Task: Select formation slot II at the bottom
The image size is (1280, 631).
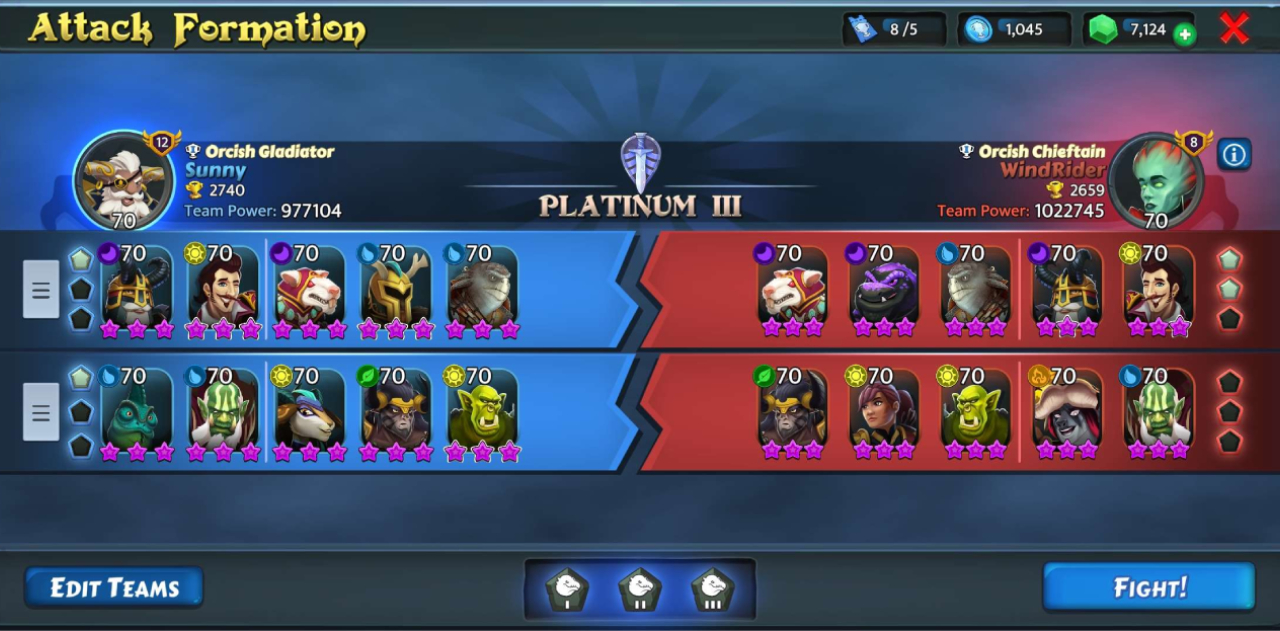Action: (x=639, y=590)
